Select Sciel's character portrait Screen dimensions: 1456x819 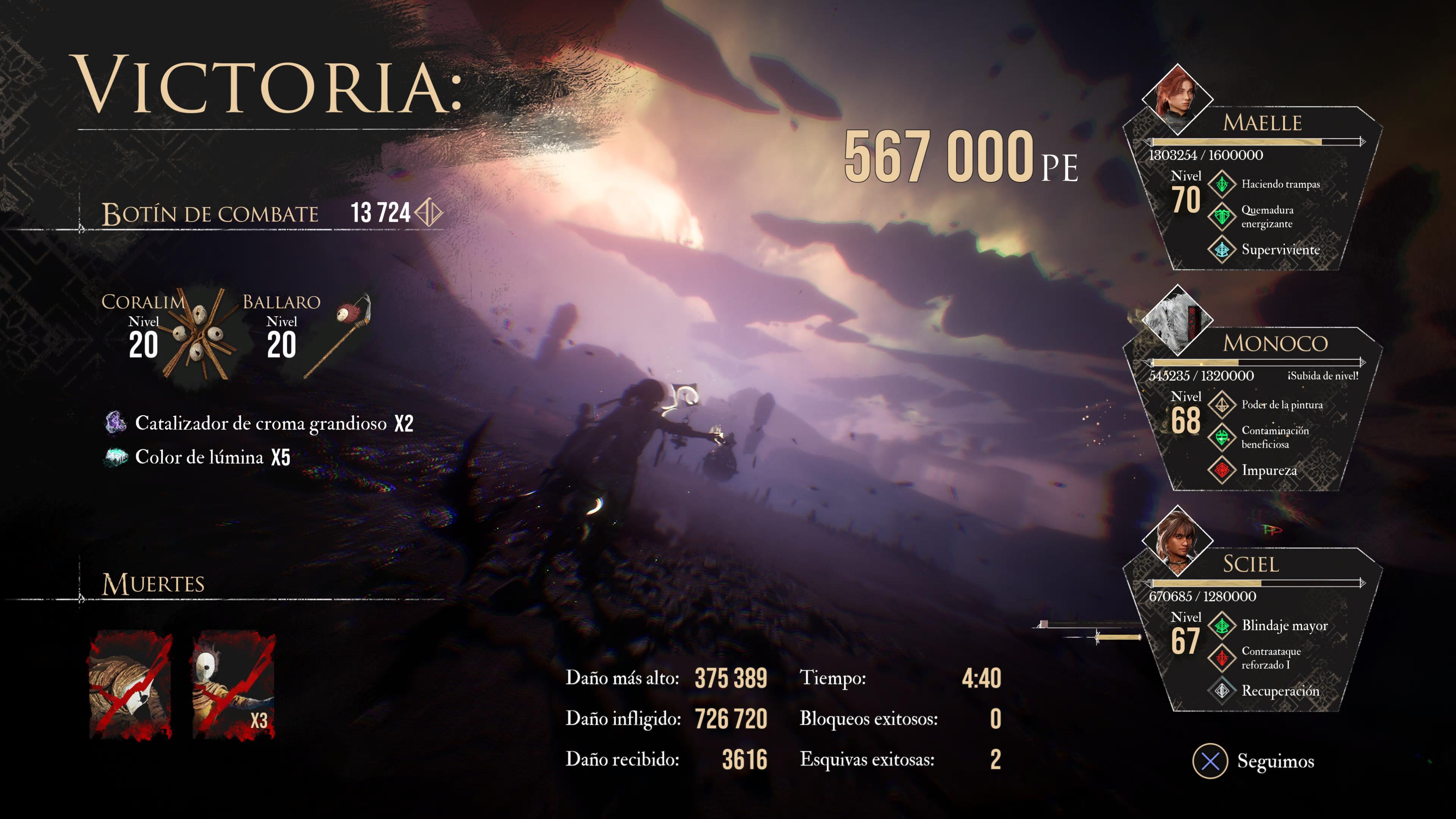1177,541
